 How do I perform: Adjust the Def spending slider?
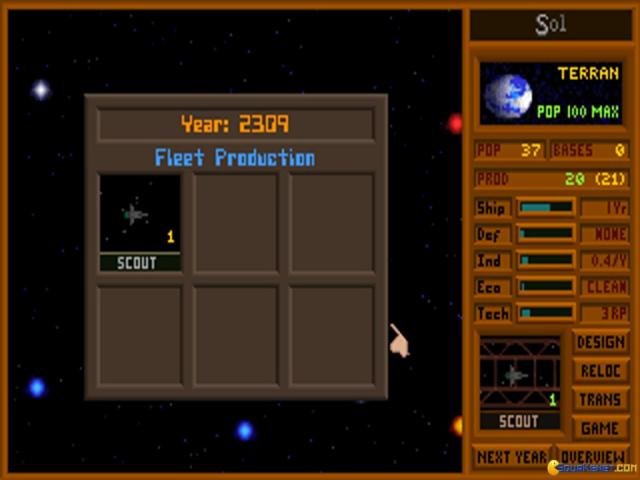coord(545,234)
